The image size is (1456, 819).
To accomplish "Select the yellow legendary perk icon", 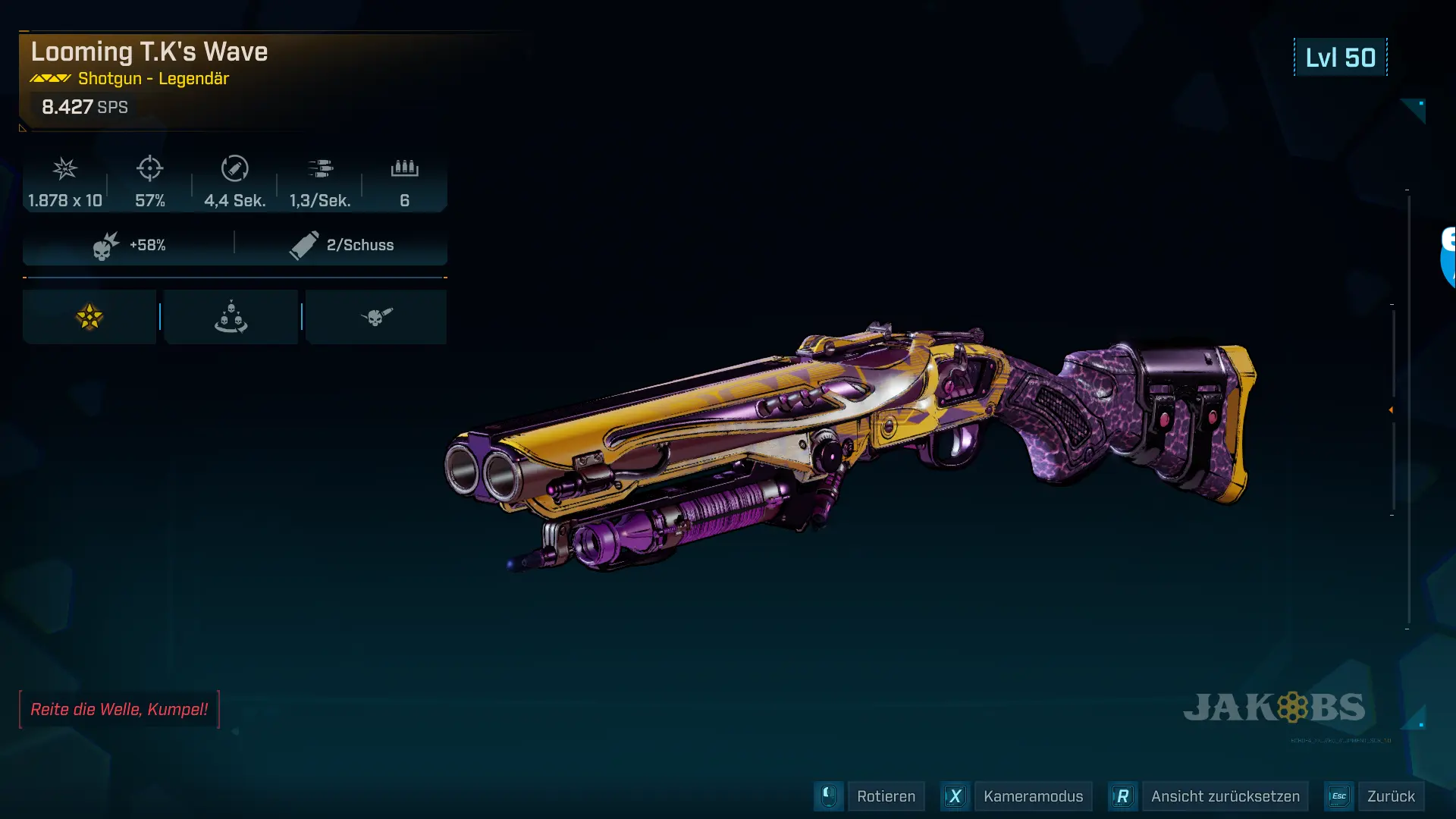I will [x=89, y=317].
